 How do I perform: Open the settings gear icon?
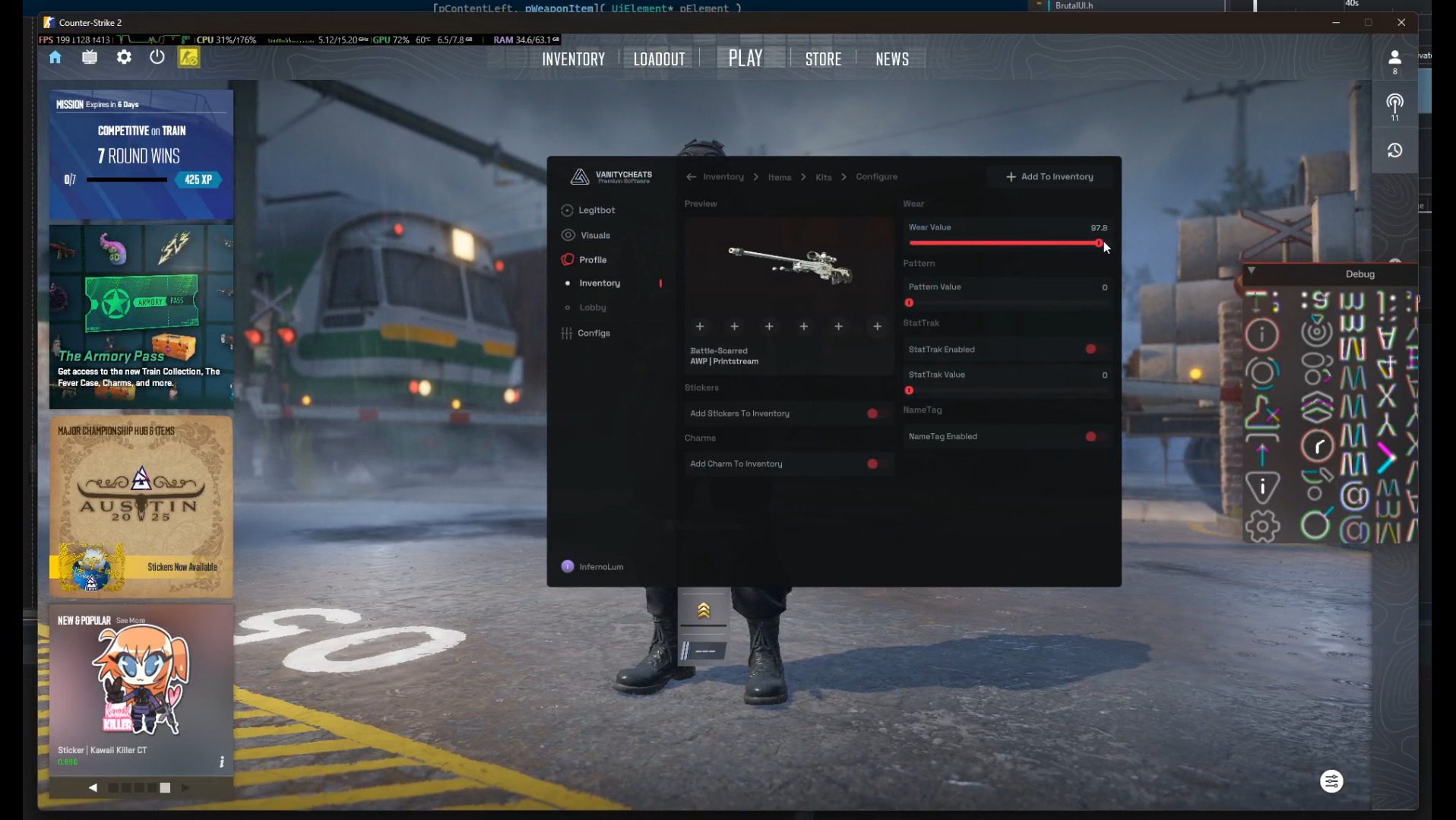(x=124, y=58)
